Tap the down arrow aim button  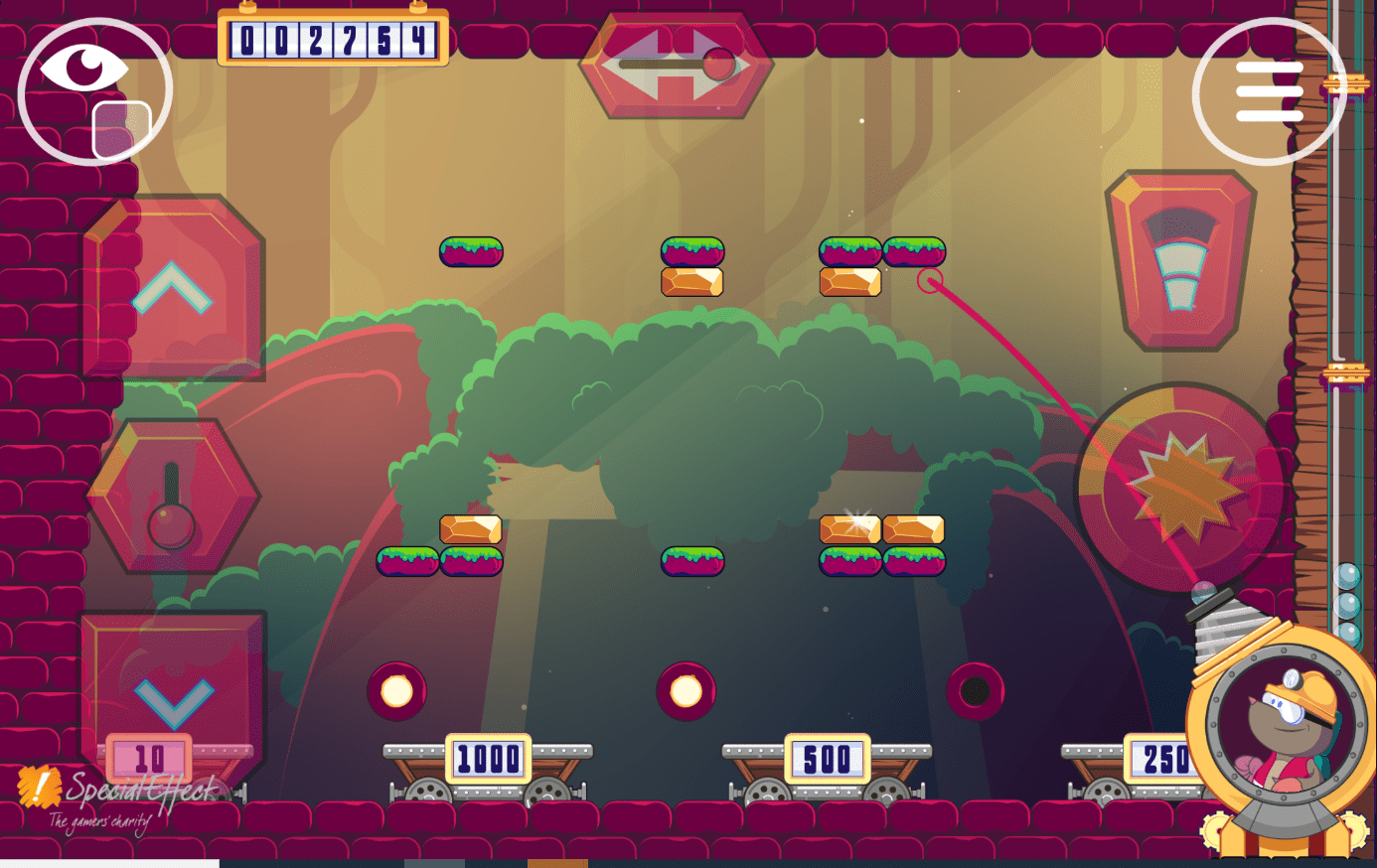click(x=174, y=695)
